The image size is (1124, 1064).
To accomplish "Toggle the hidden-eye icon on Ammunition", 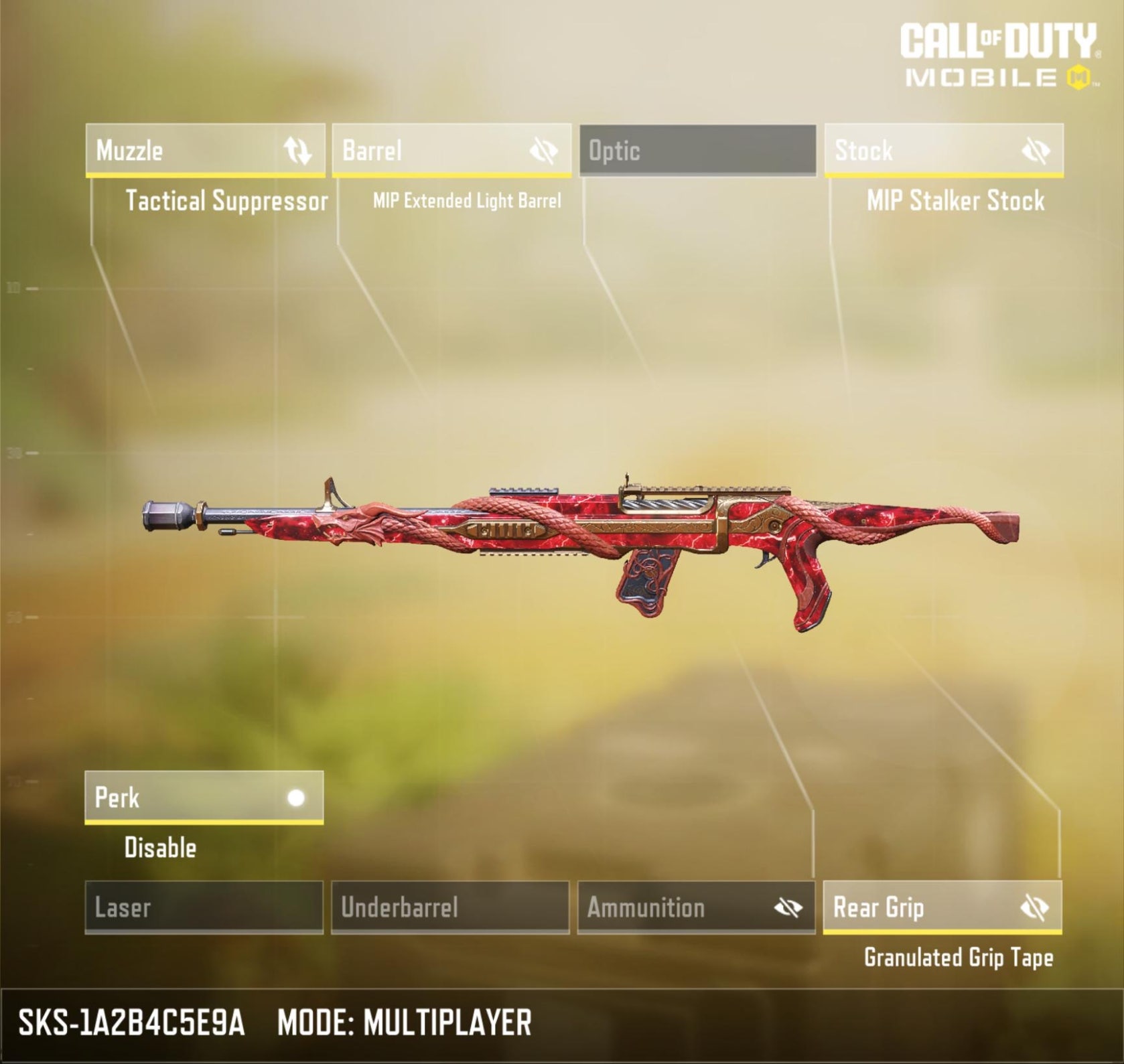I will tap(788, 908).
